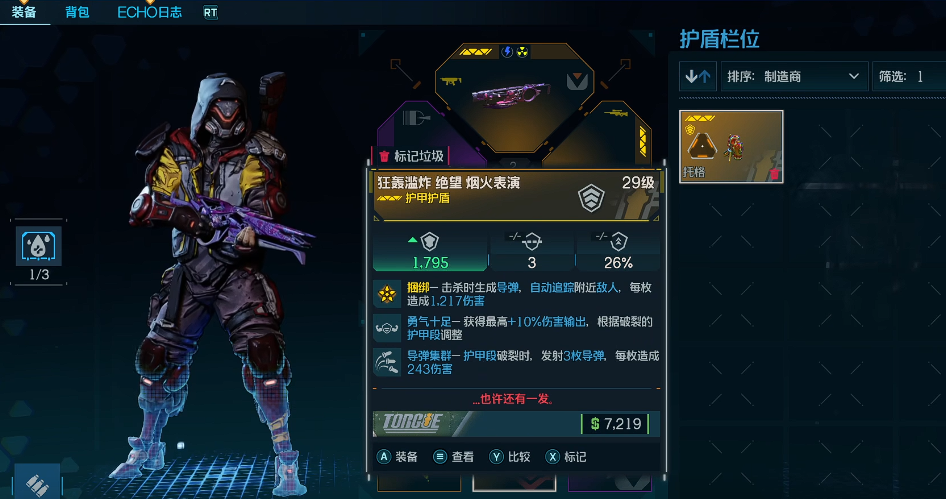Viewport: 946px width, 499px height.
Task: Select the water-drop repair kit slot
Action: [x=40, y=247]
